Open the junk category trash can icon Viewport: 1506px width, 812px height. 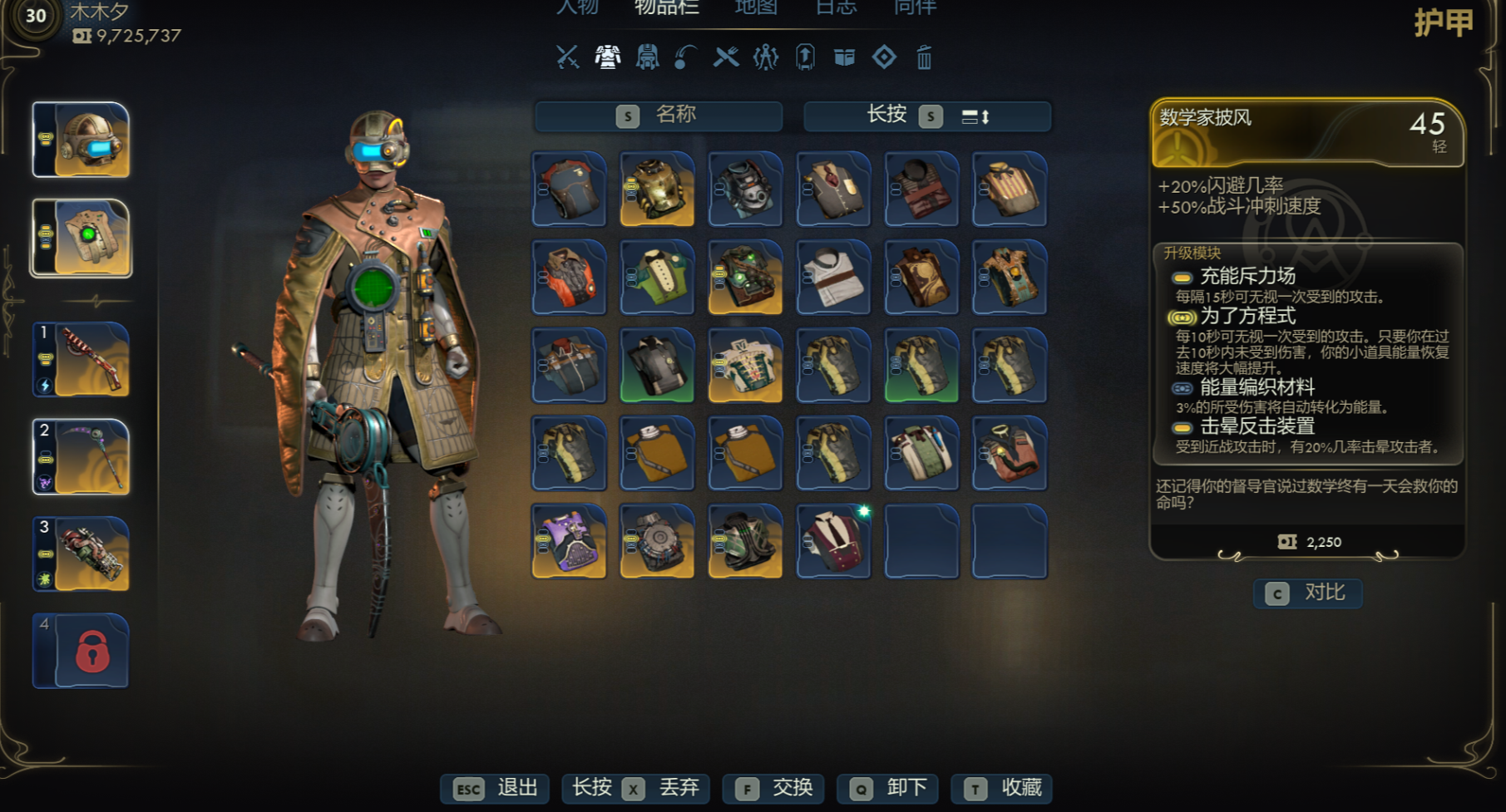pos(924,57)
